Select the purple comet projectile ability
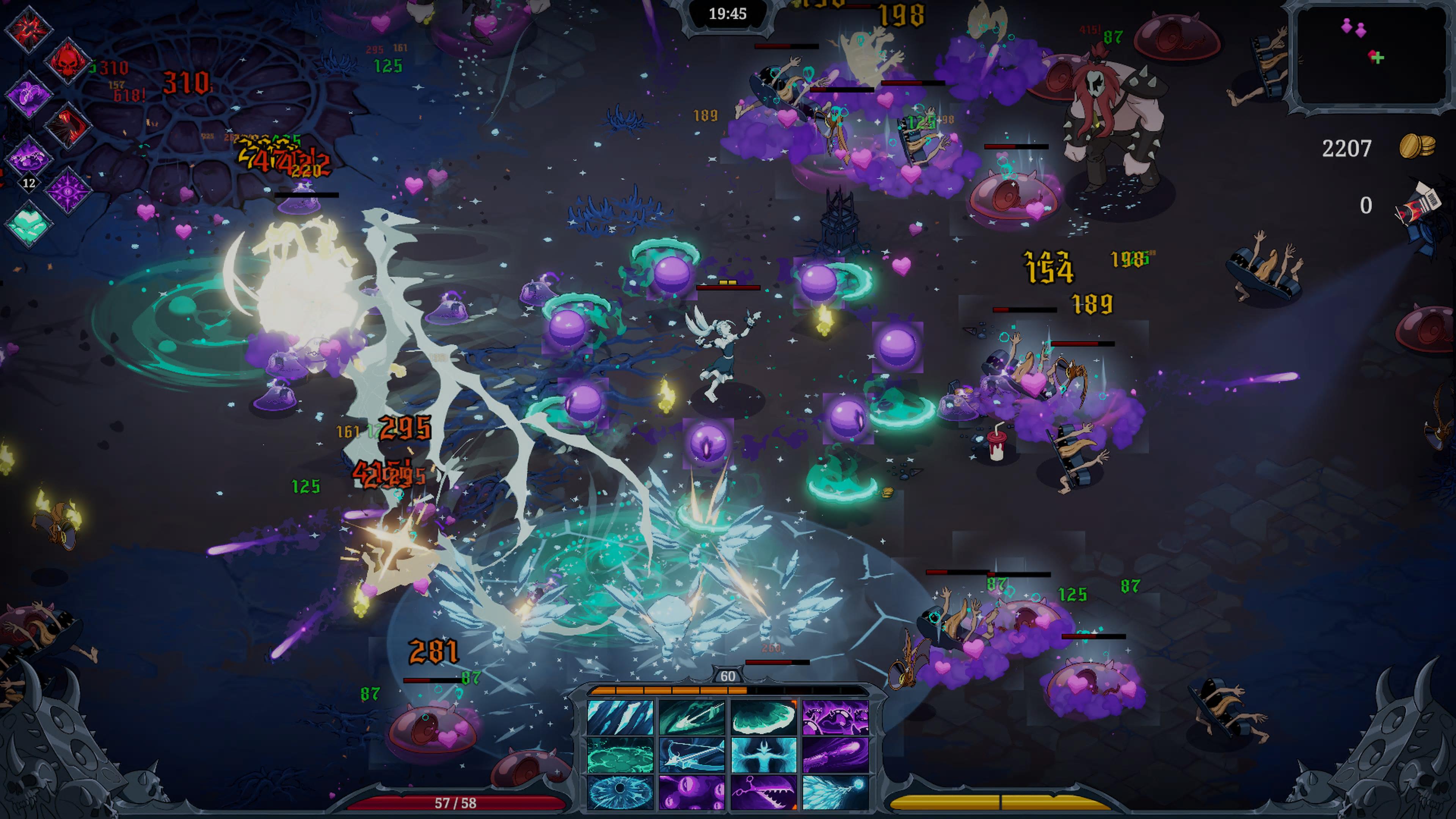 pos(835,755)
